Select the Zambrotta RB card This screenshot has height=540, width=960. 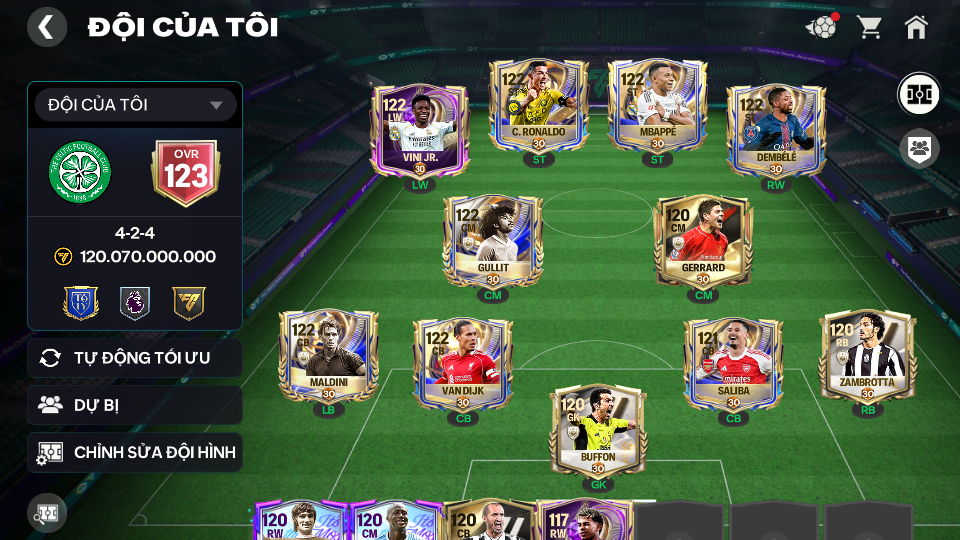[867, 355]
